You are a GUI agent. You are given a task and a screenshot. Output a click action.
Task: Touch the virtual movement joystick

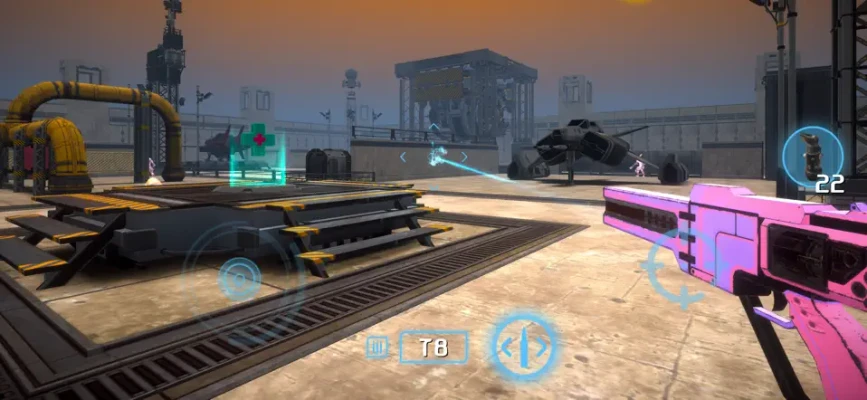[239, 277]
